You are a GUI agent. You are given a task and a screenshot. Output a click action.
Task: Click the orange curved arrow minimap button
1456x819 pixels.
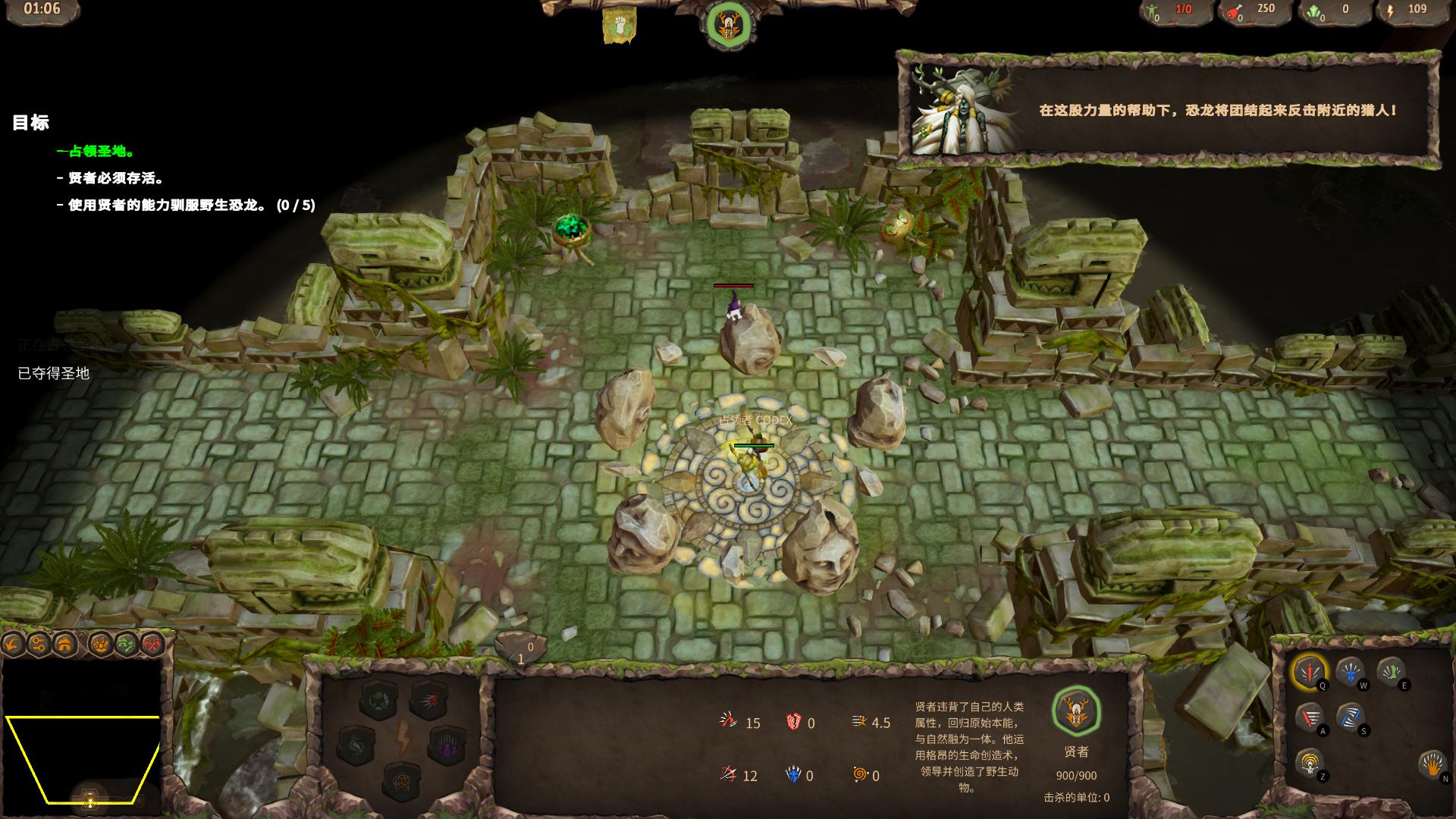(x=14, y=645)
